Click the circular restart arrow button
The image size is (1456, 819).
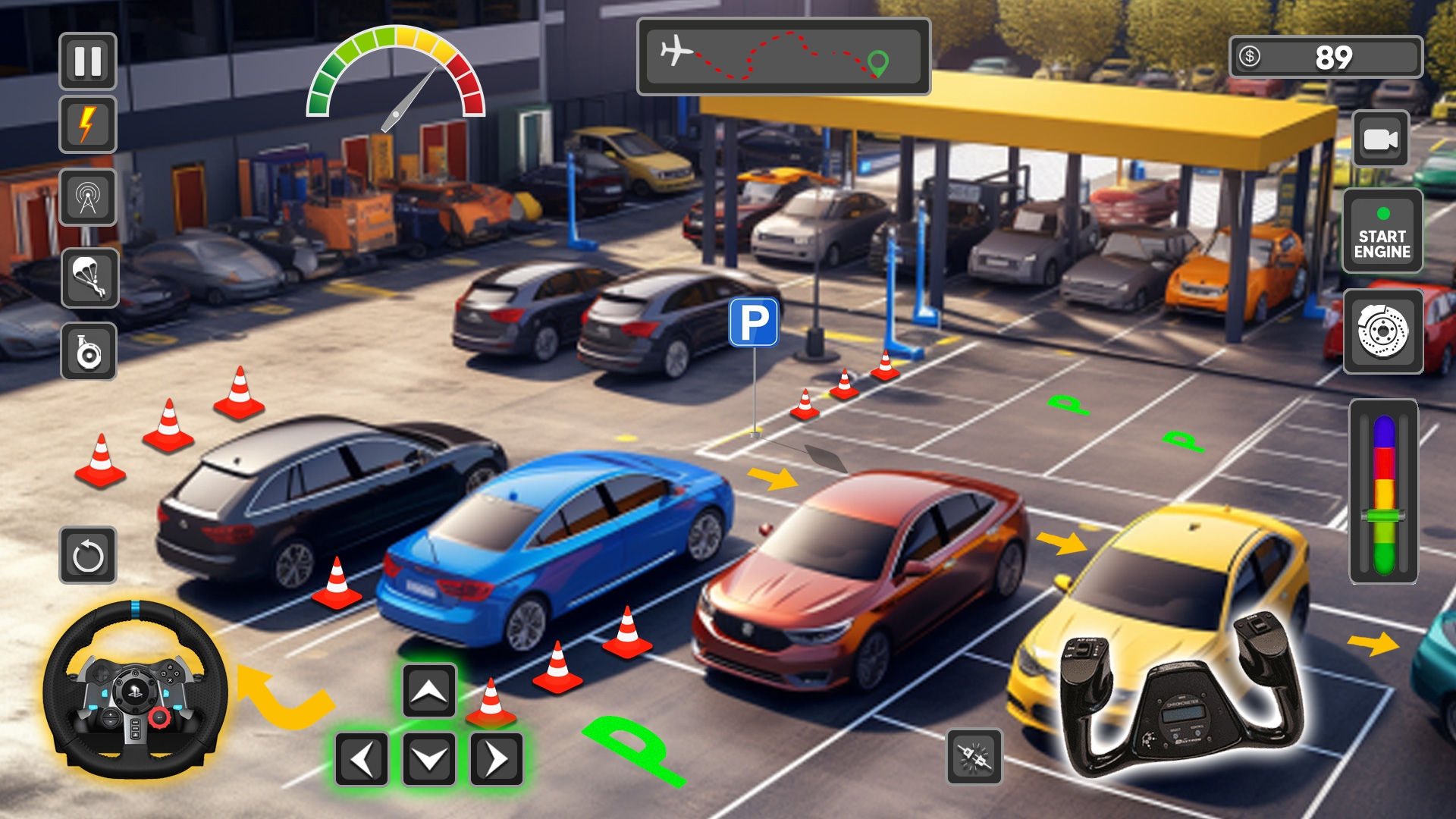pos(88,556)
